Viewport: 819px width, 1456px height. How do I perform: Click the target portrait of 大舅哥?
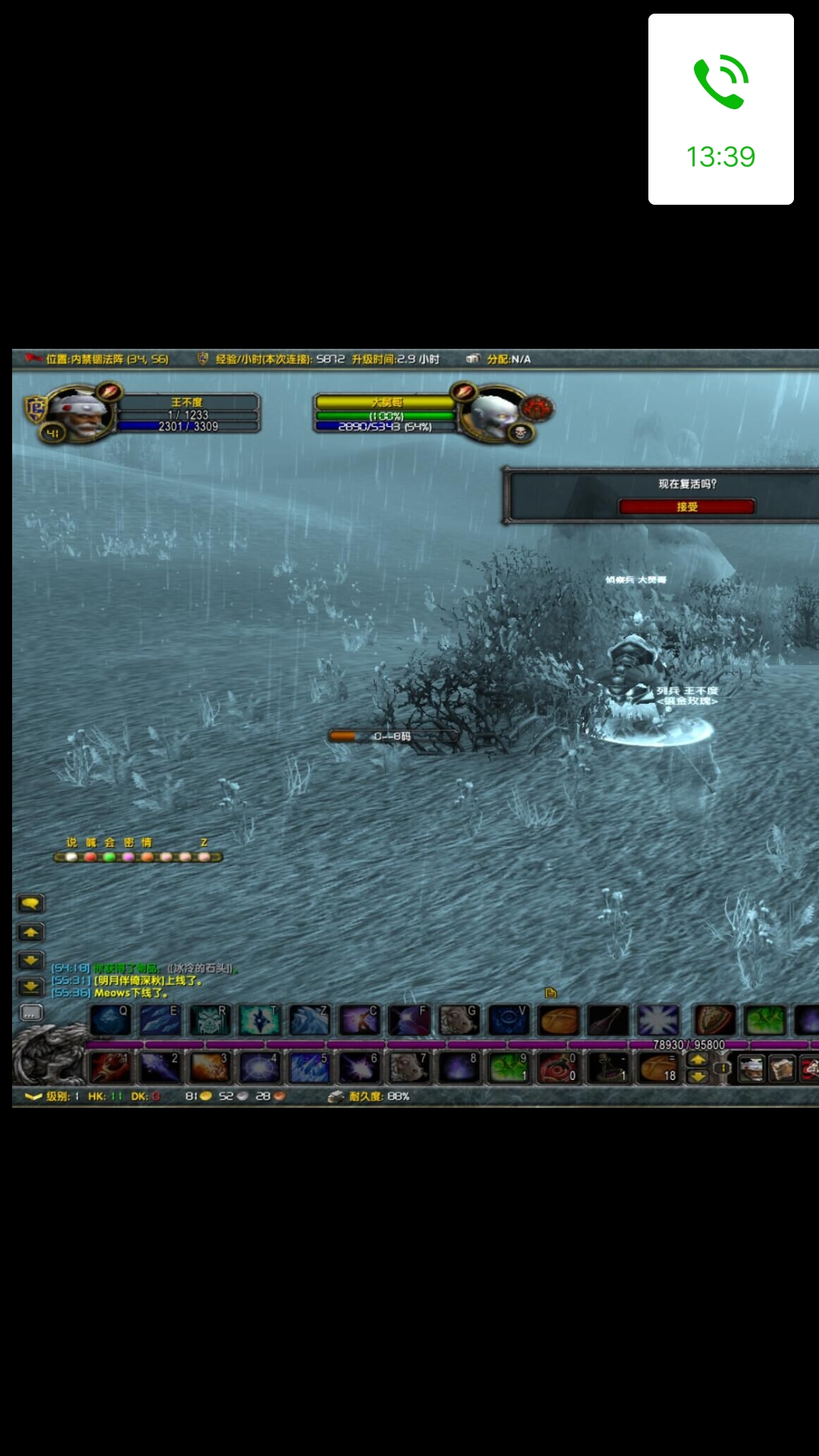[x=494, y=413]
